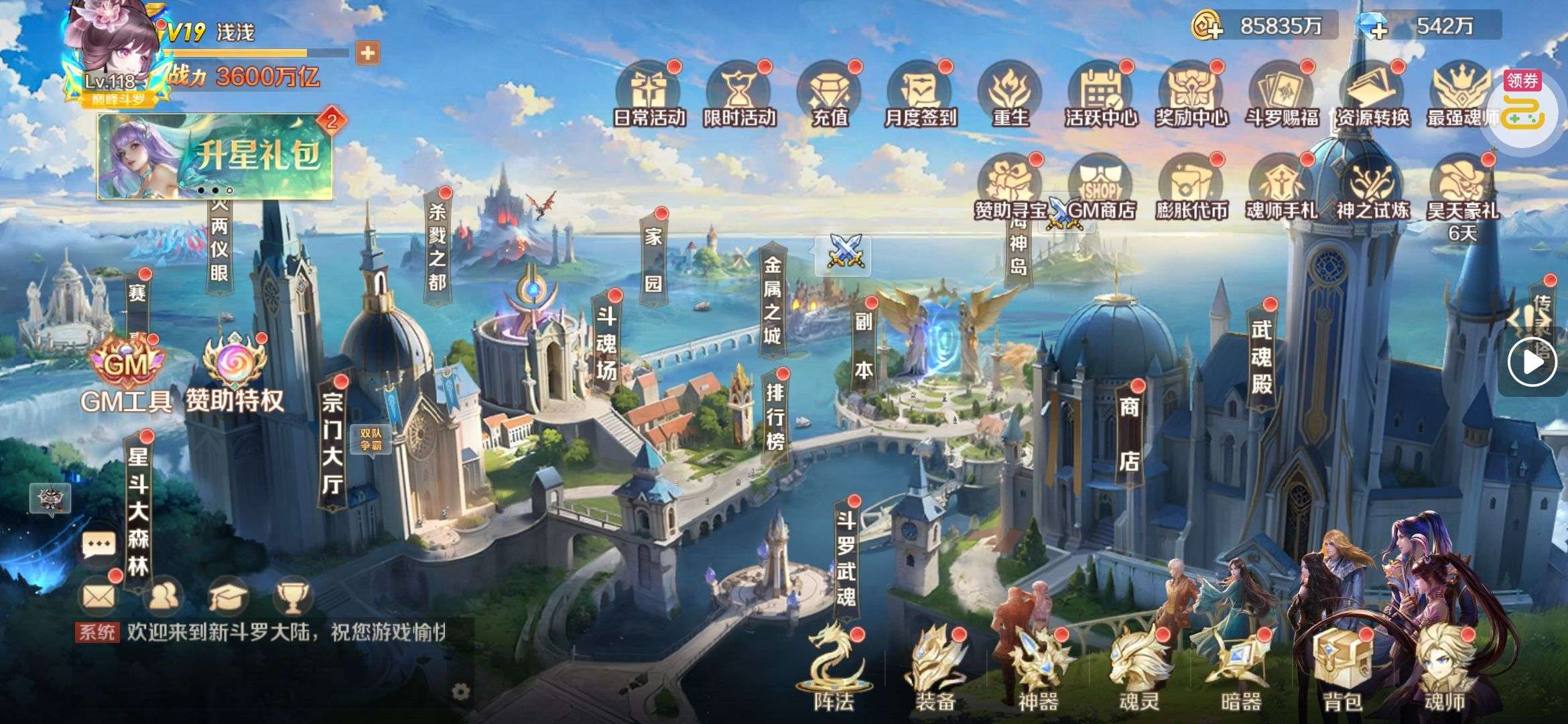Open the 魂师手札 icon
Viewport: 1568px width, 724px height.
(x=1281, y=188)
